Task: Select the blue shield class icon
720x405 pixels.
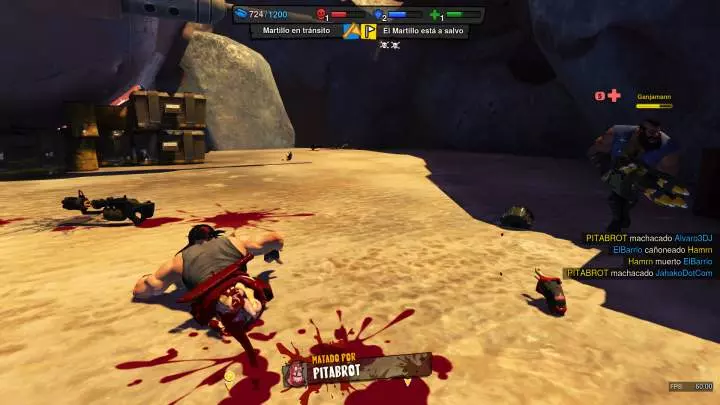Action: pos(379,15)
